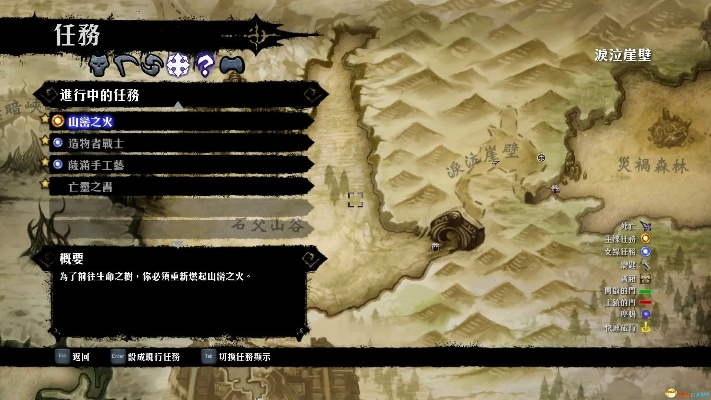Select the 亡靈之書 quest
711x400 pixels.
pyautogui.click(x=89, y=185)
